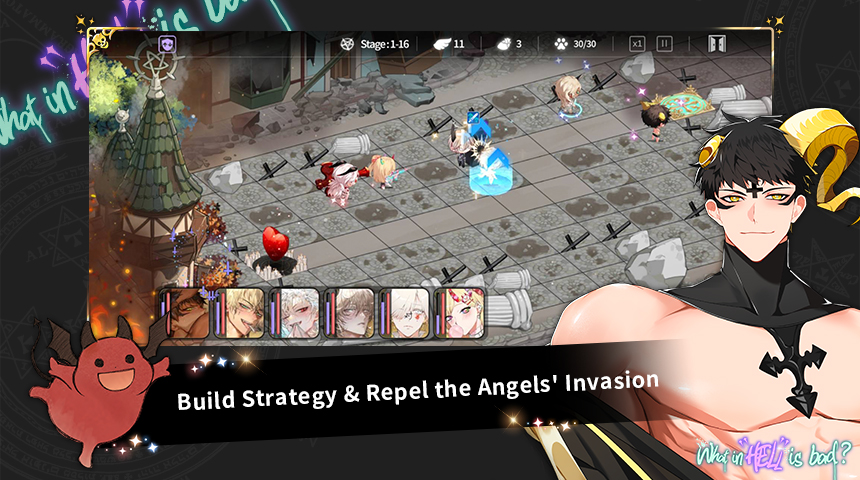
Task: Tap the purple skull icon
Action: (x=167, y=44)
